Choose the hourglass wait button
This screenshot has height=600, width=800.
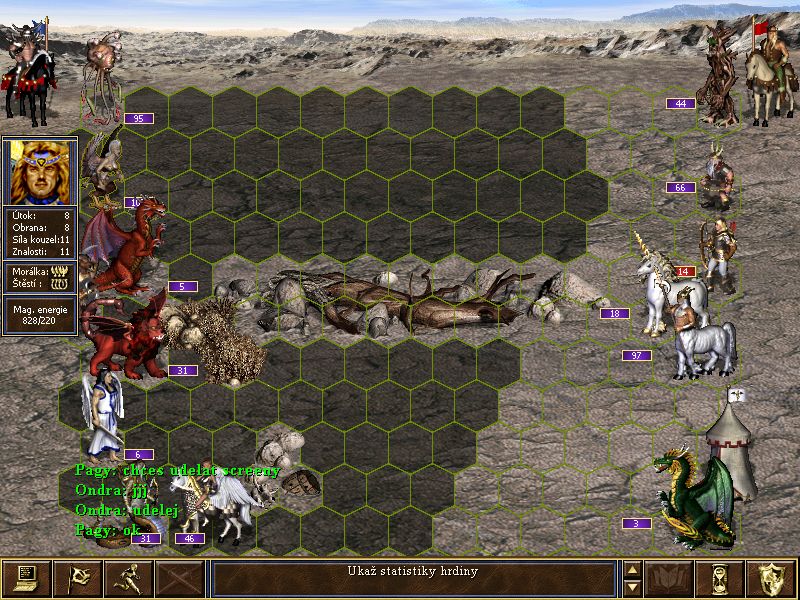tap(721, 578)
